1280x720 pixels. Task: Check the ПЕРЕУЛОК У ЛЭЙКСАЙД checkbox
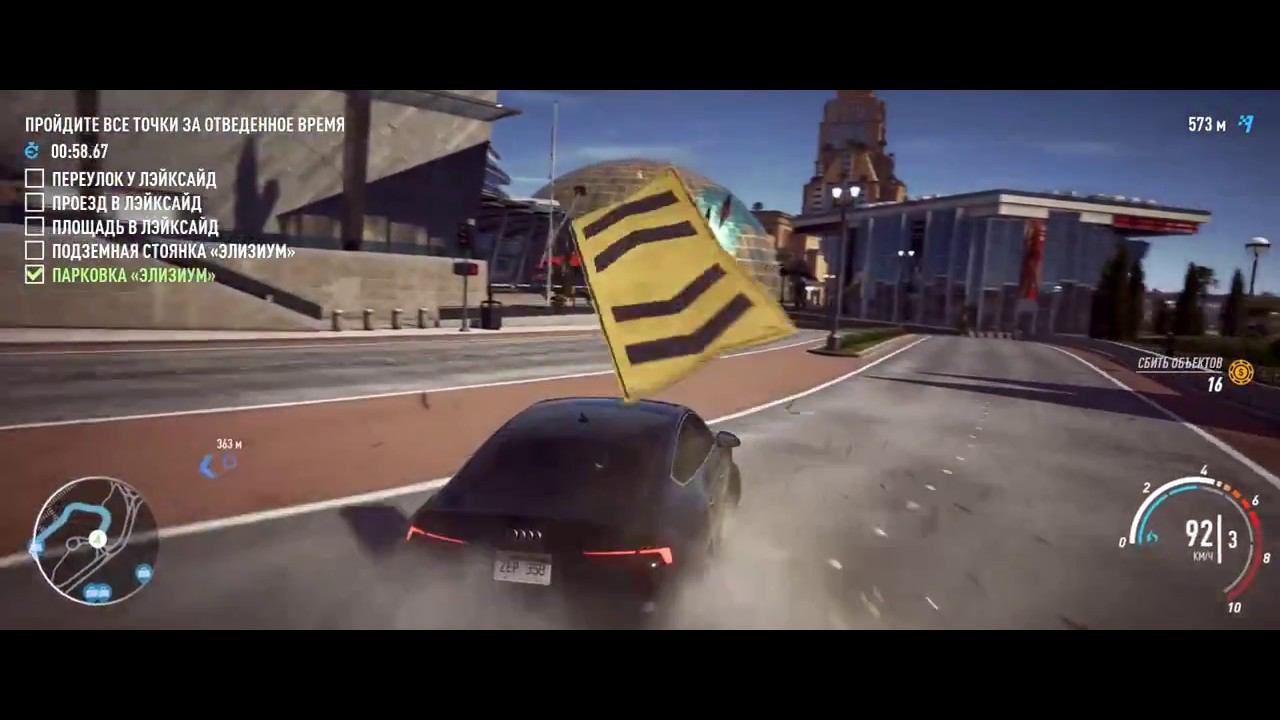(x=33, y=178)
